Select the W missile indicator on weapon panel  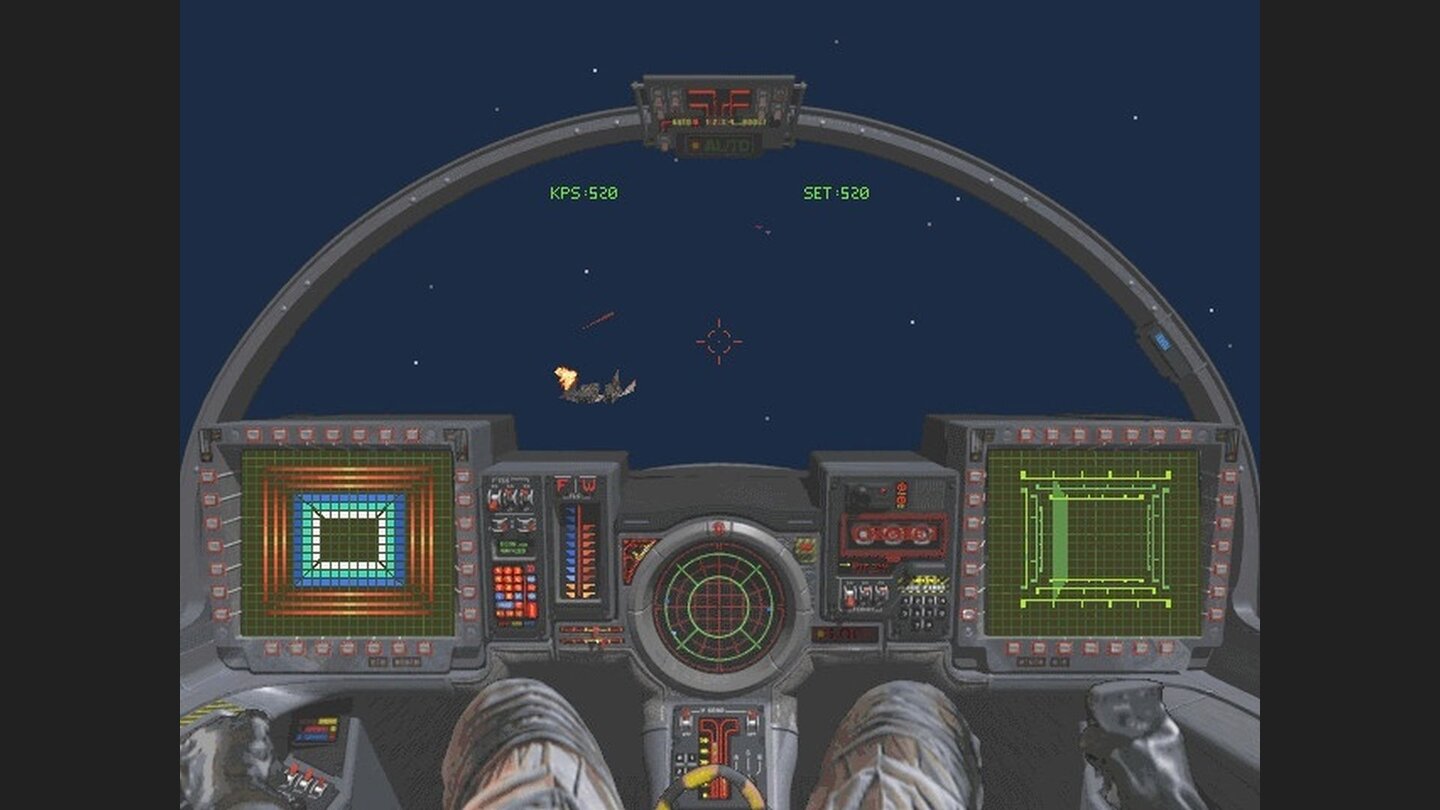(x=588, y=483)
